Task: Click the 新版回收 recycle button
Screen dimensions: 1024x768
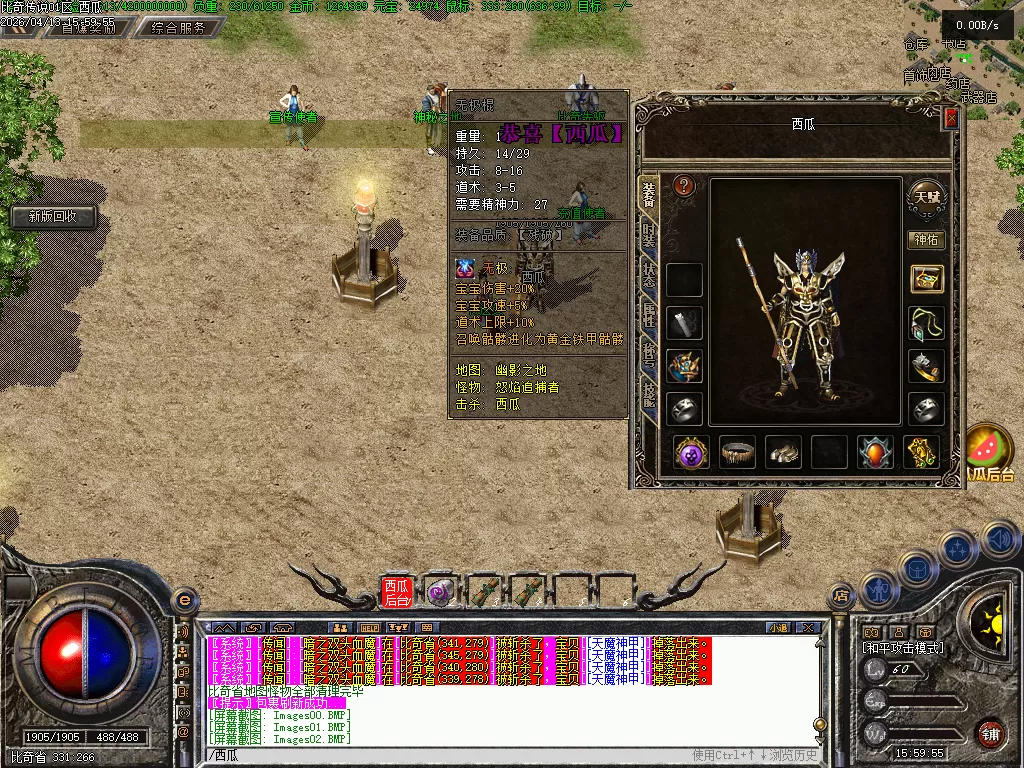Action: (54, 216)
